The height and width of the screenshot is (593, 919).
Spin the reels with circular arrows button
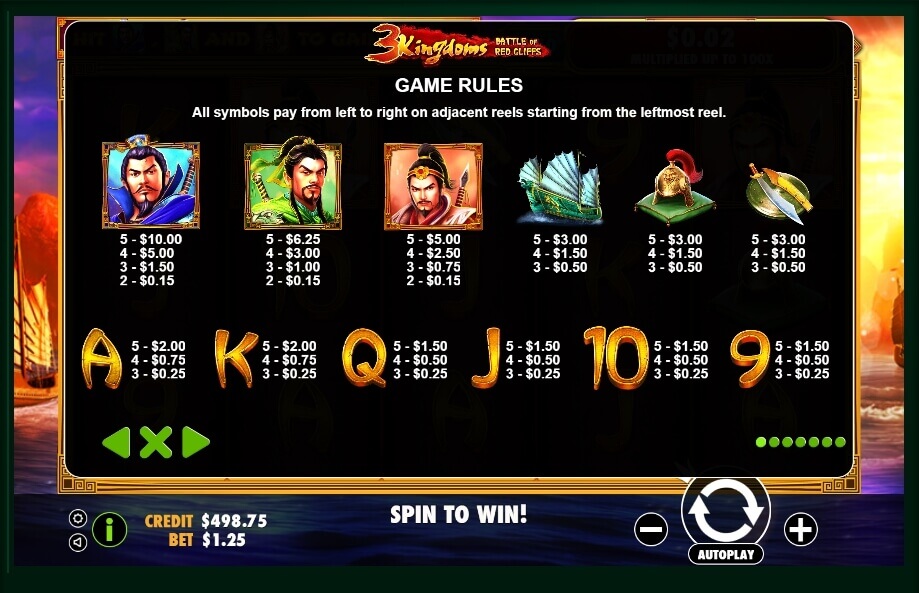[725, 509]
